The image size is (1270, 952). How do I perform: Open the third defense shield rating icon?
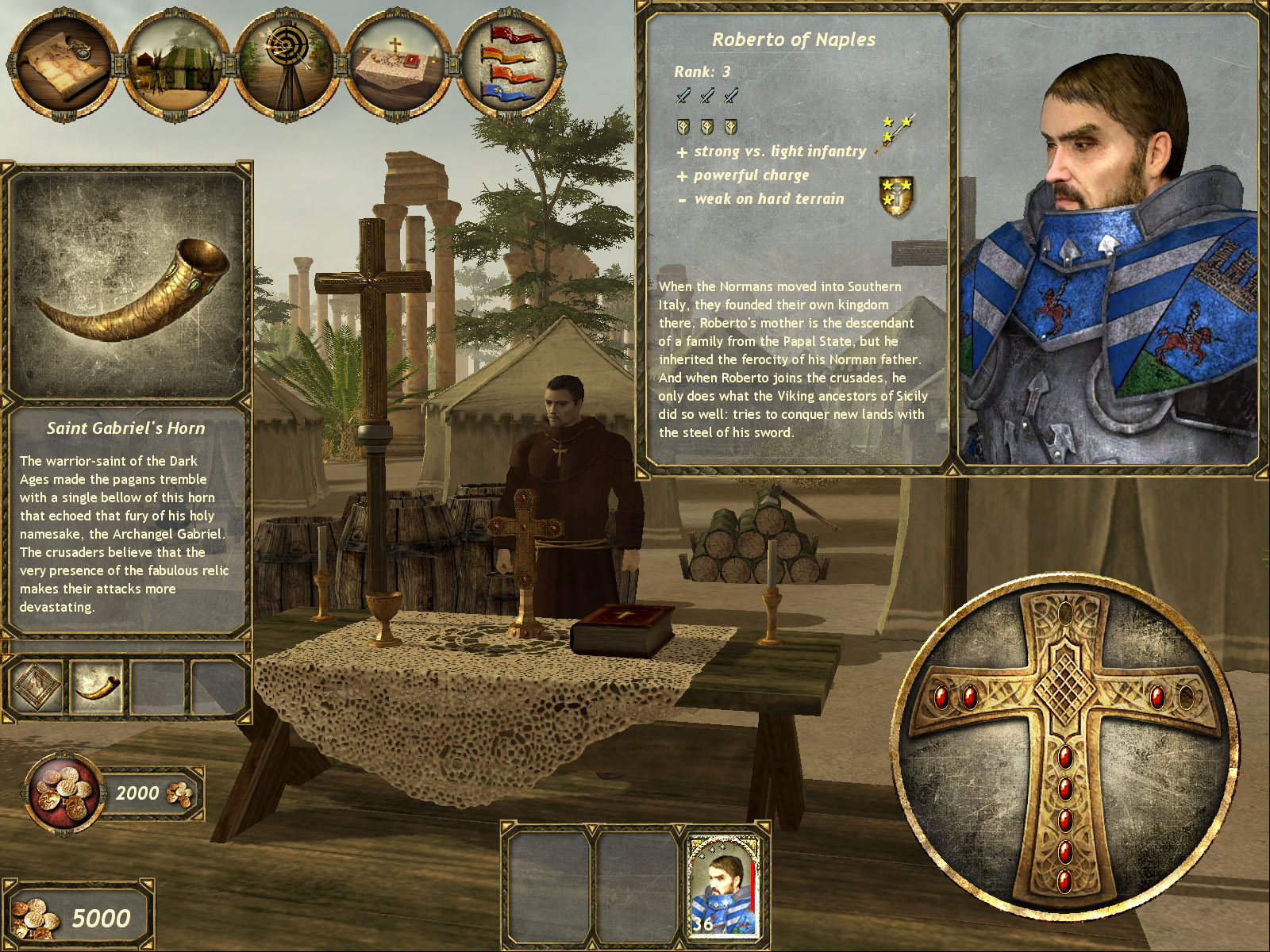(730, 125)
